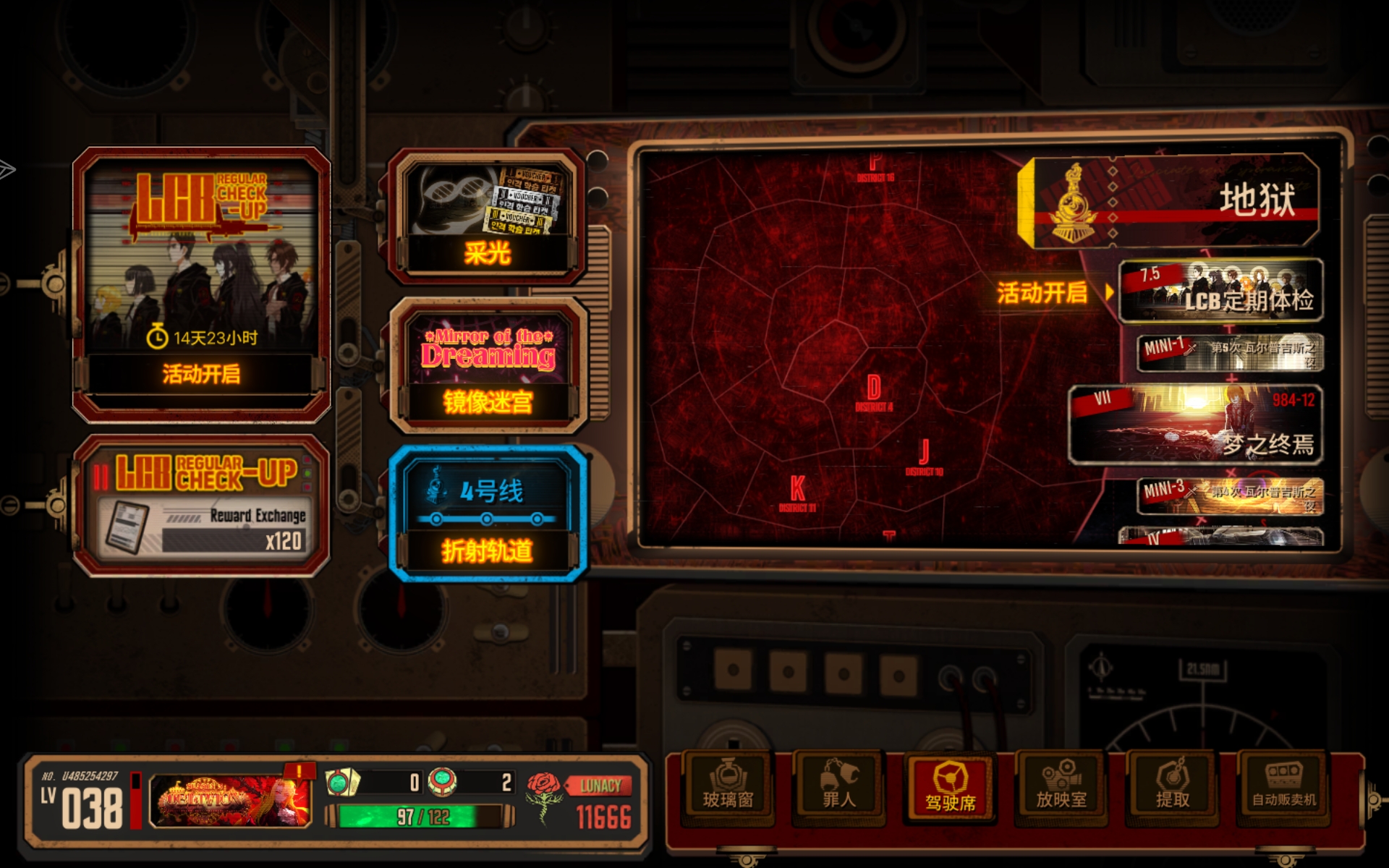Choose the MINI-1 Walpurgis Night chapter
Screen dimensions: 1389x868
[x=1229, y=352]
